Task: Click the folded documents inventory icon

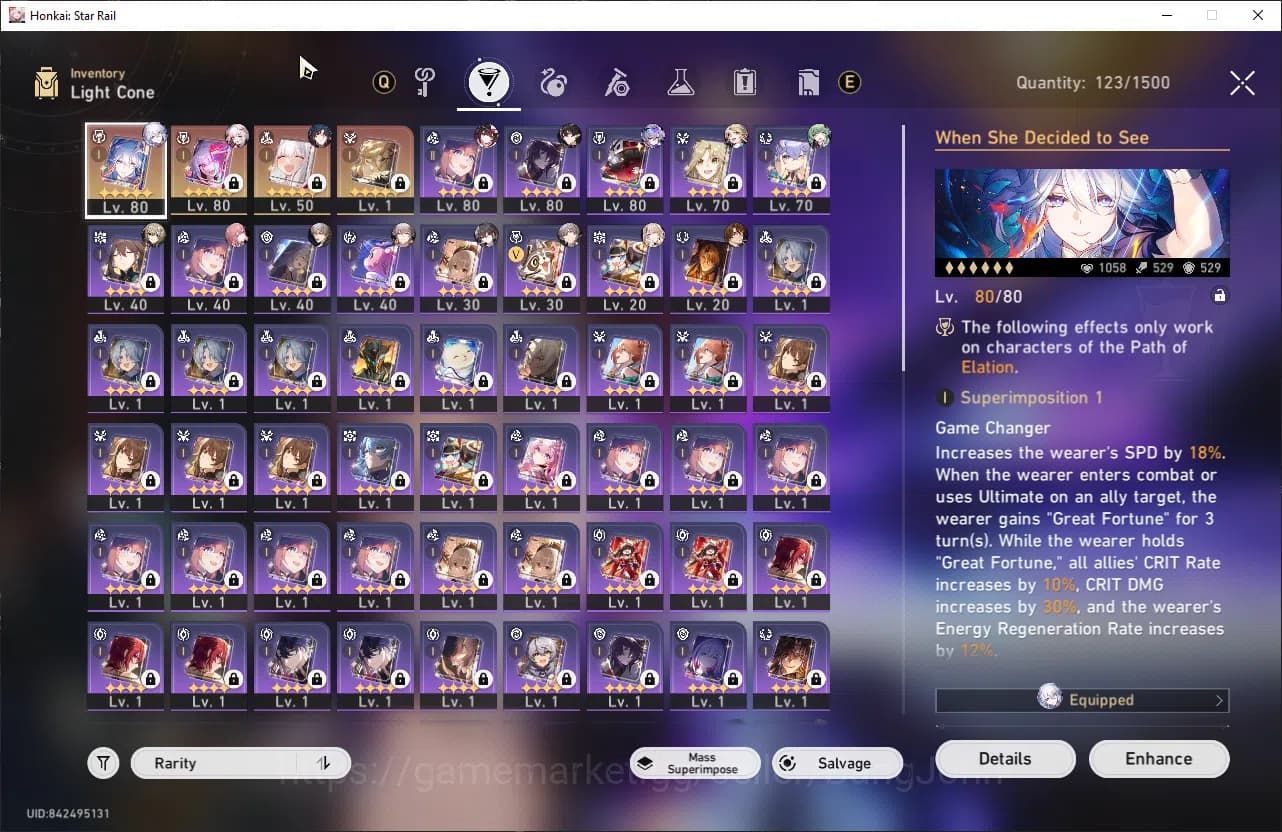Action: 808,83
